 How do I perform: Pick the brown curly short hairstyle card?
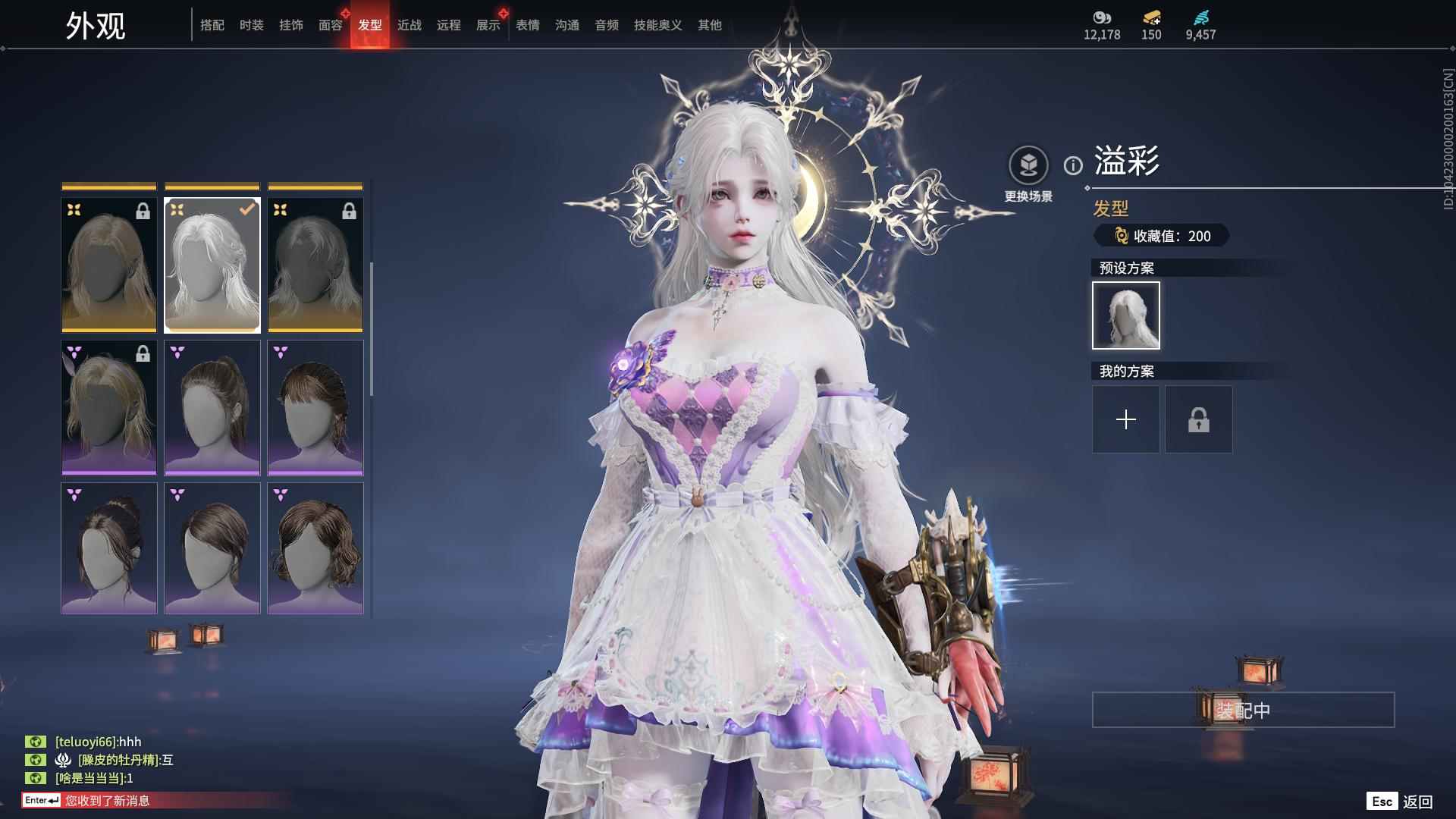(315, 548)
